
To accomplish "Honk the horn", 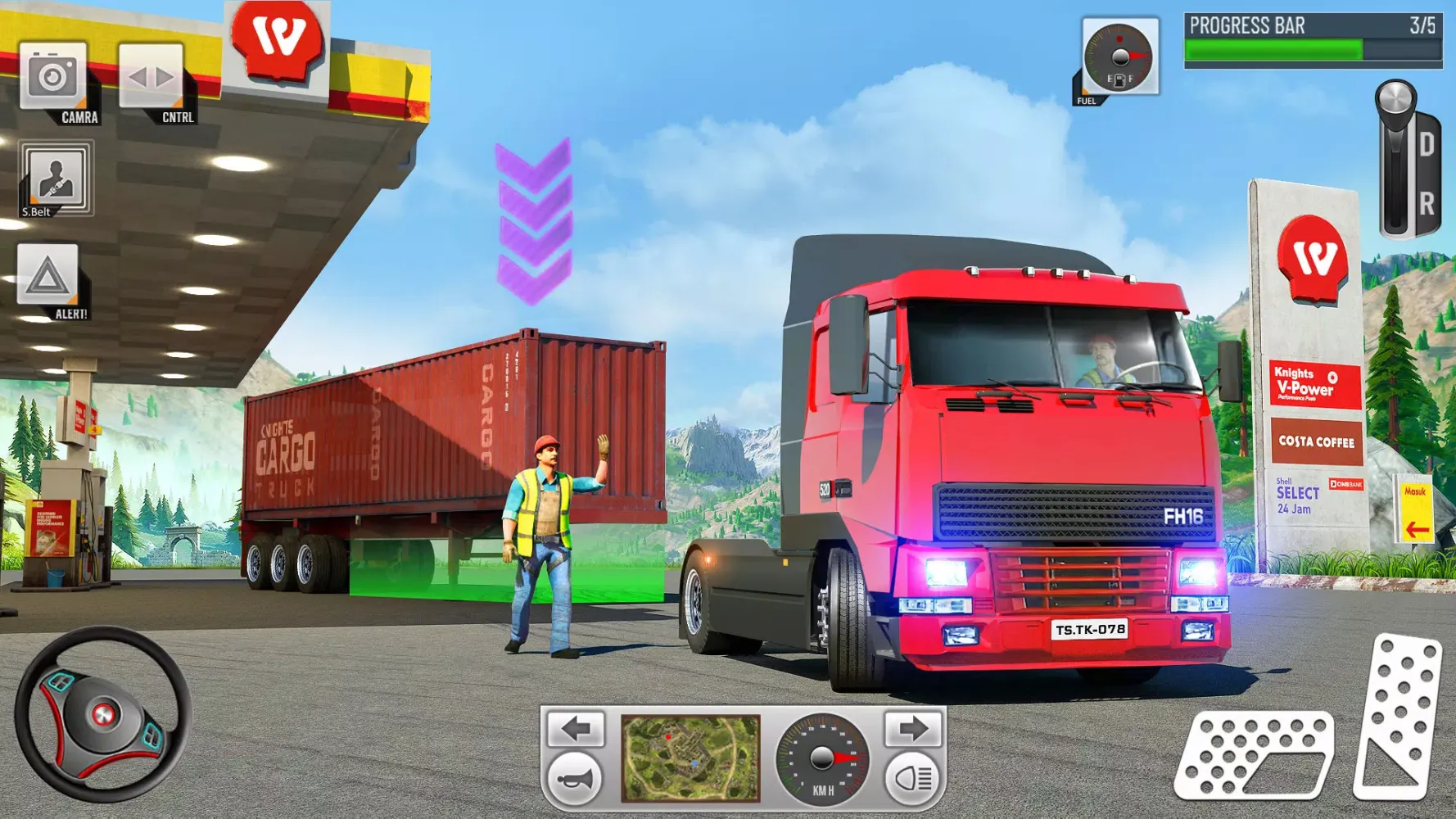I will (x=573, y=781).
